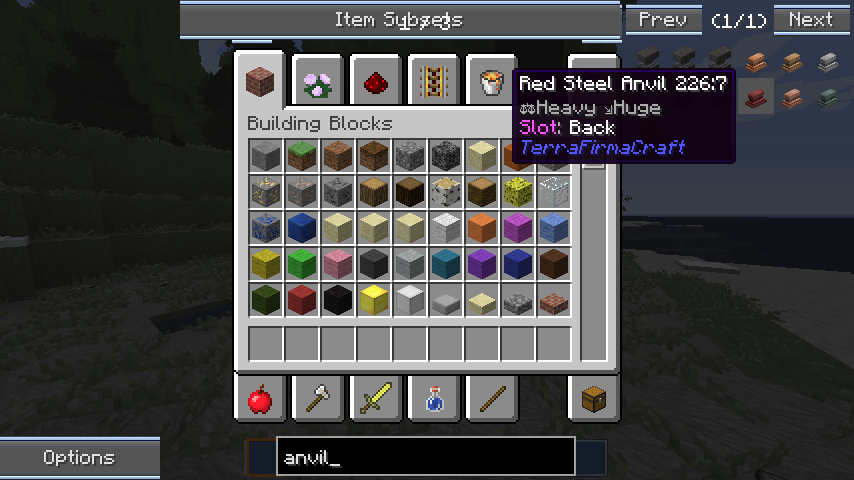
Task: Switch to the golden sword Combat tab
Action: pyautogui.click(x=376, y=401)
